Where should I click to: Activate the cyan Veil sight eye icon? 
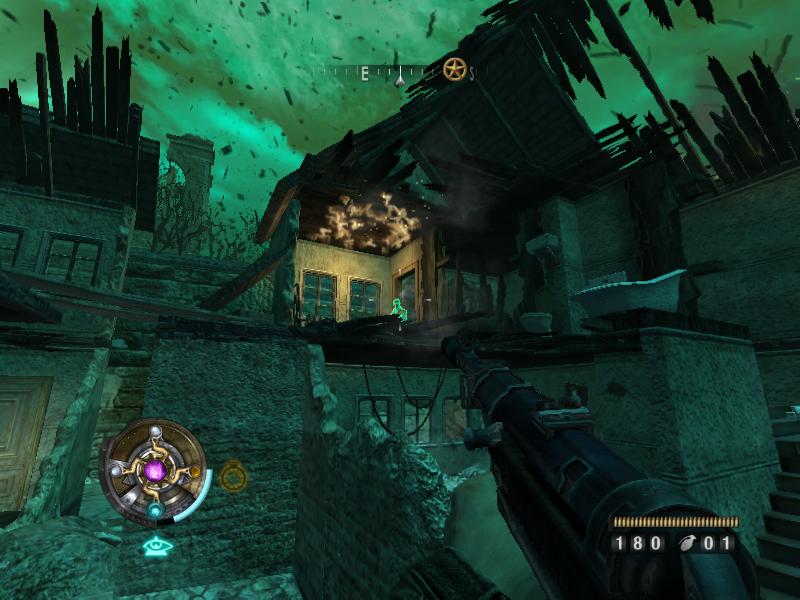154,546
